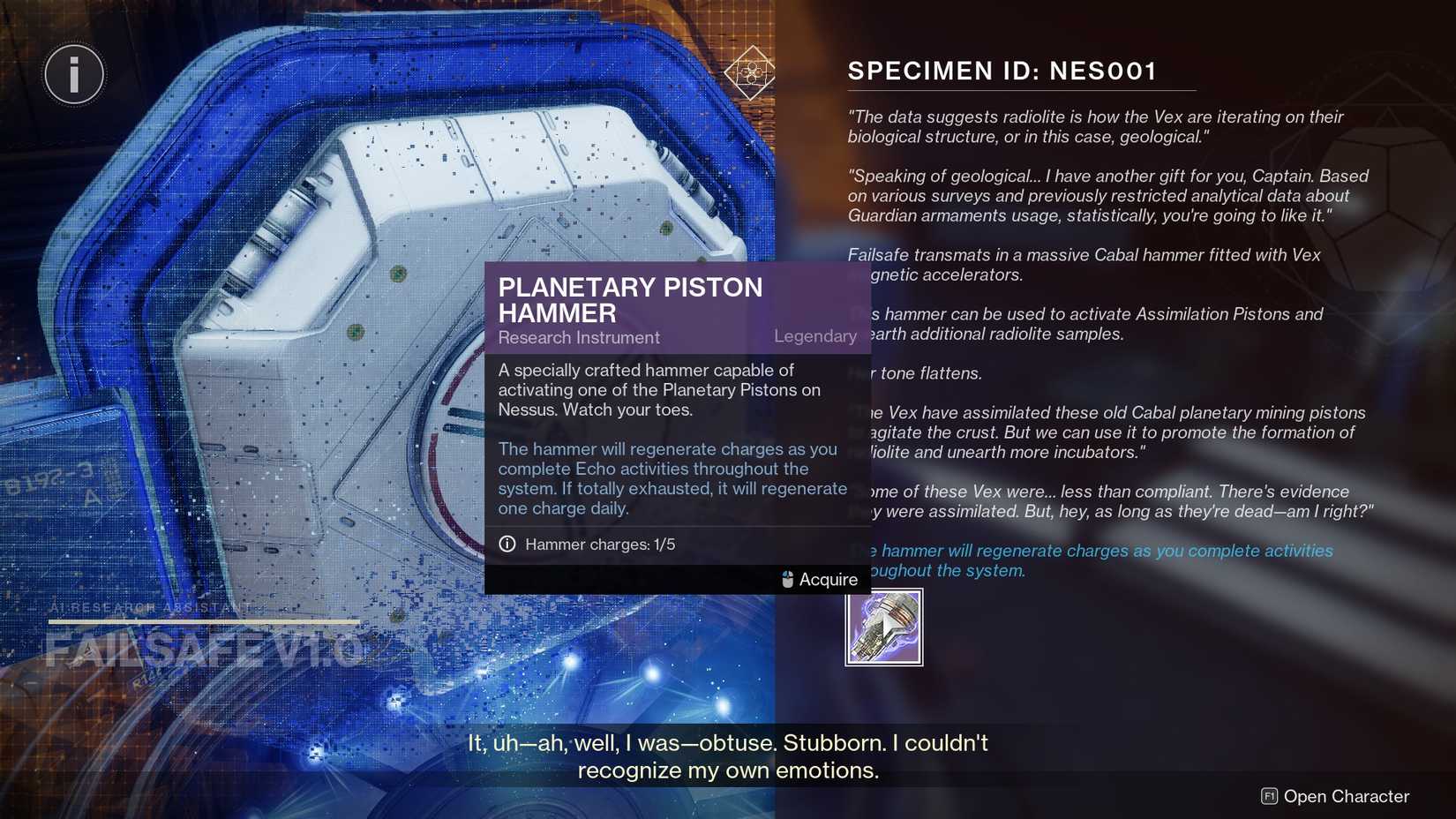Select the Research Instrument type label
This screenshot has height=819, width=1456.
(x=578, y=337)
